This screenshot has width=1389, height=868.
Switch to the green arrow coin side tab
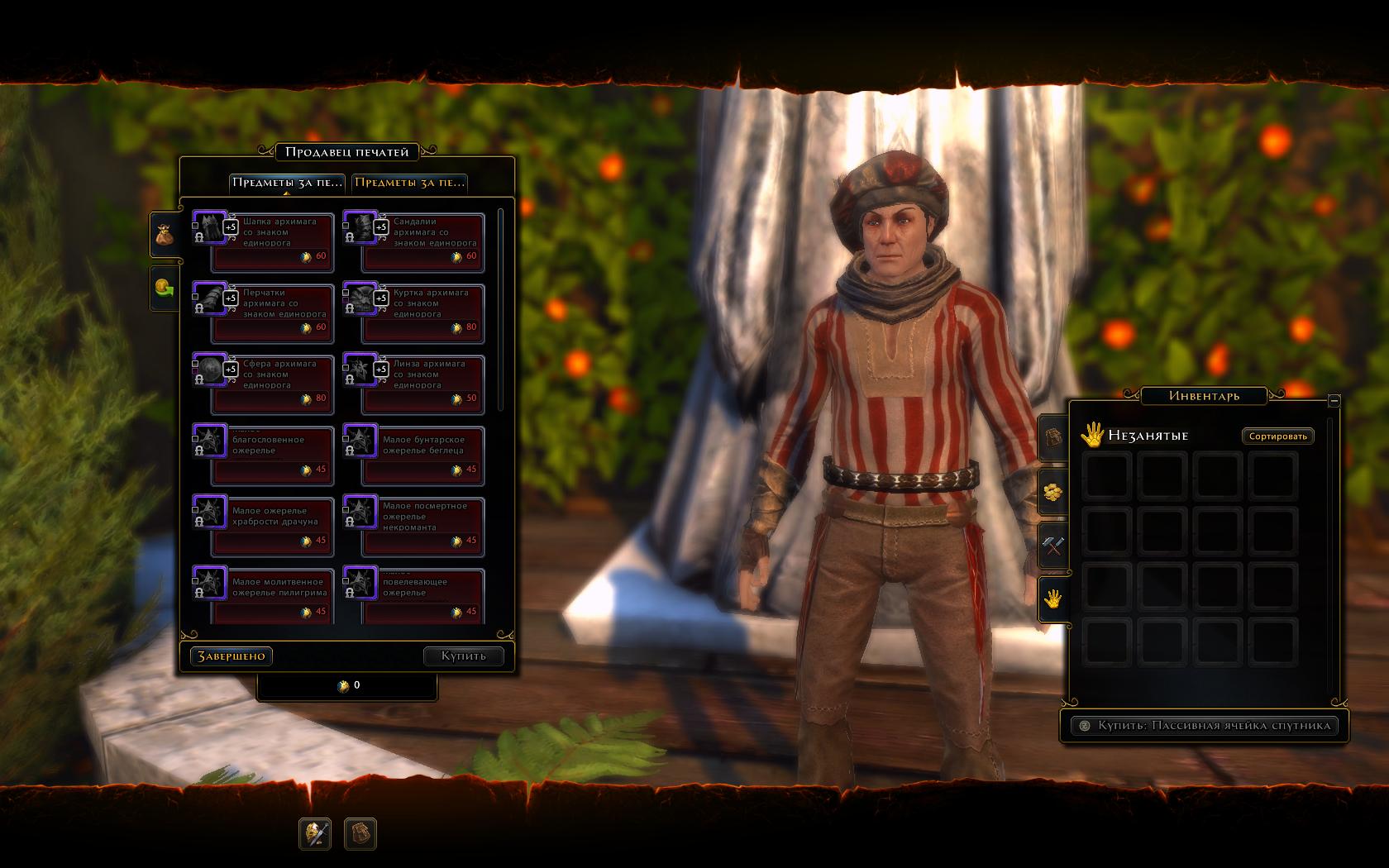click(165, 289)
